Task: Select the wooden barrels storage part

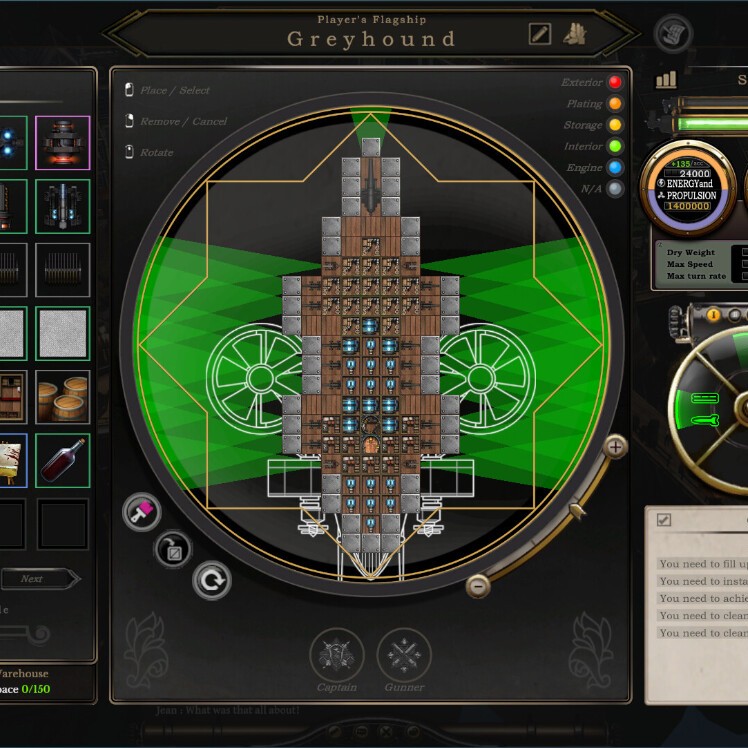Action: (x=63, y=397)
